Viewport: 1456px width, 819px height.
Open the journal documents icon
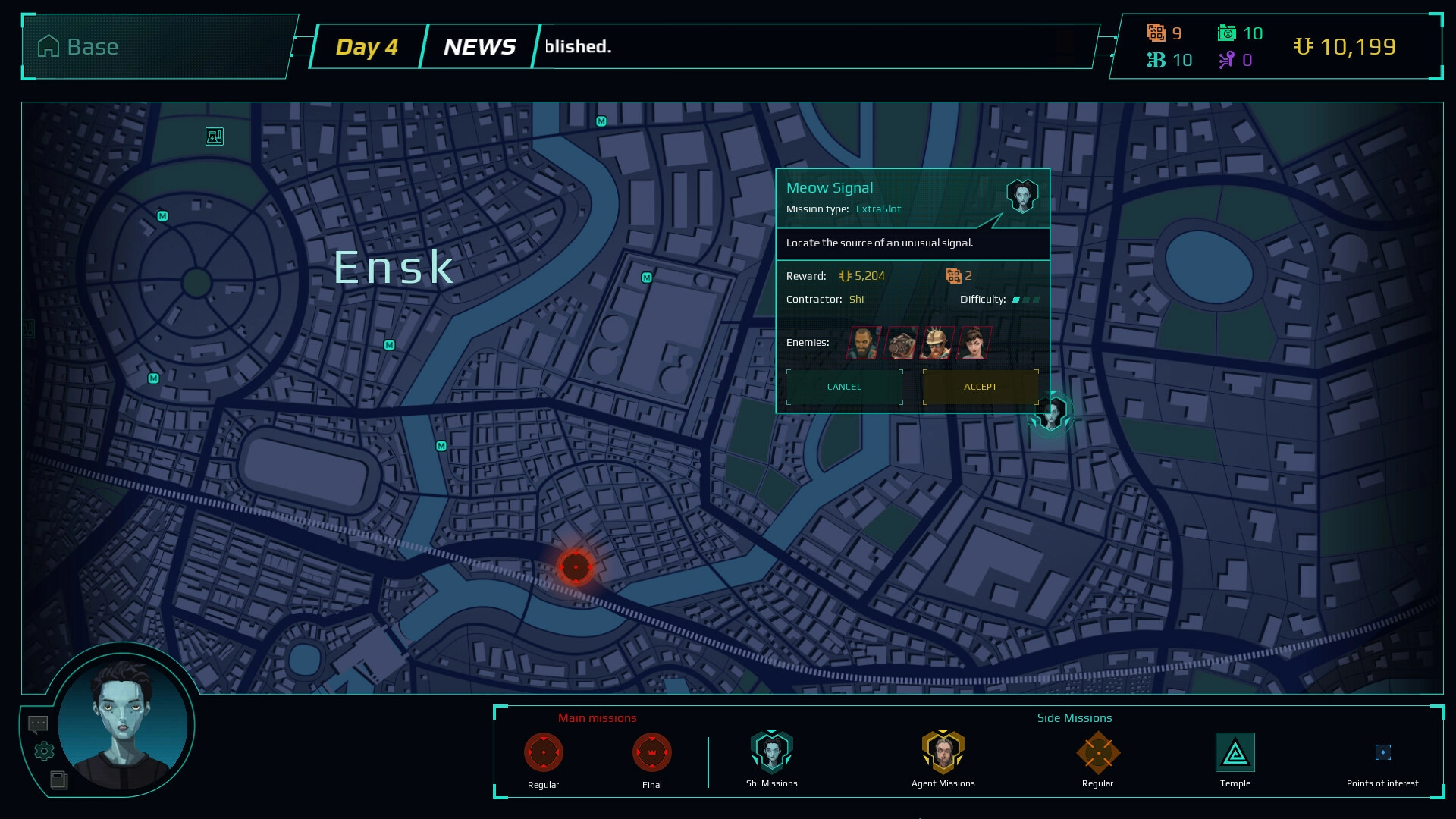58,780
